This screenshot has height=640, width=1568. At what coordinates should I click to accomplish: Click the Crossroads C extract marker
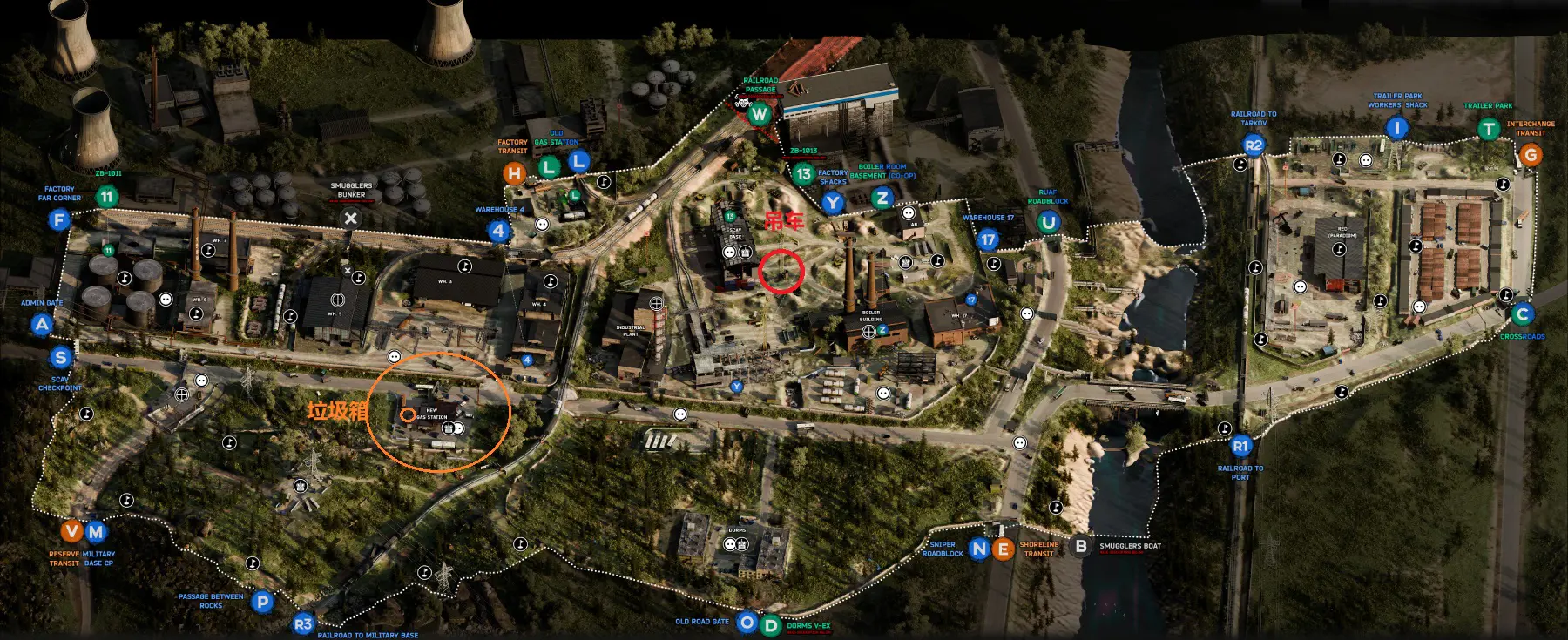pos(1522,314)
